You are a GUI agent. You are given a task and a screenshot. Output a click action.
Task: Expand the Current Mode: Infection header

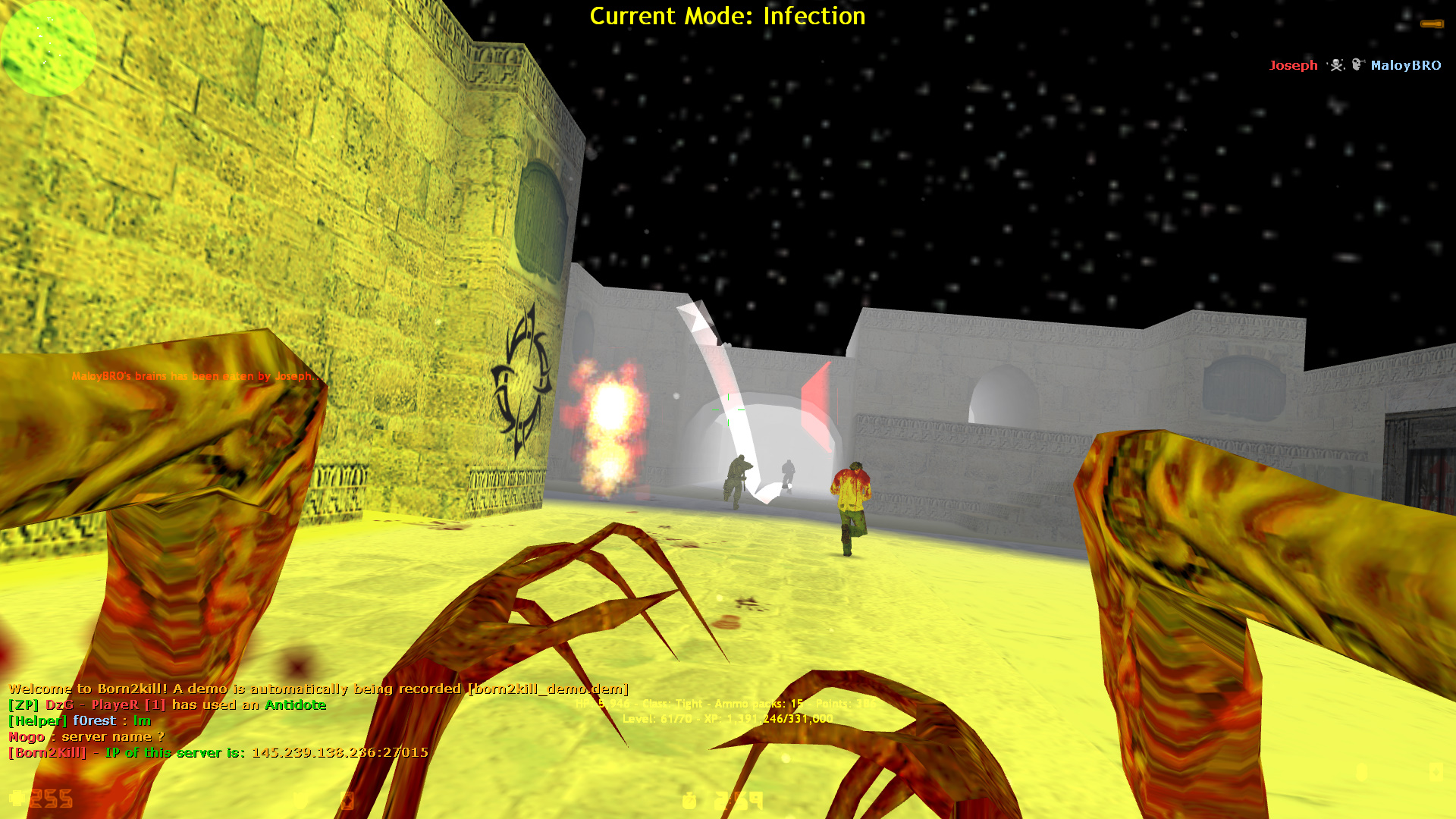tap(726, 16)
